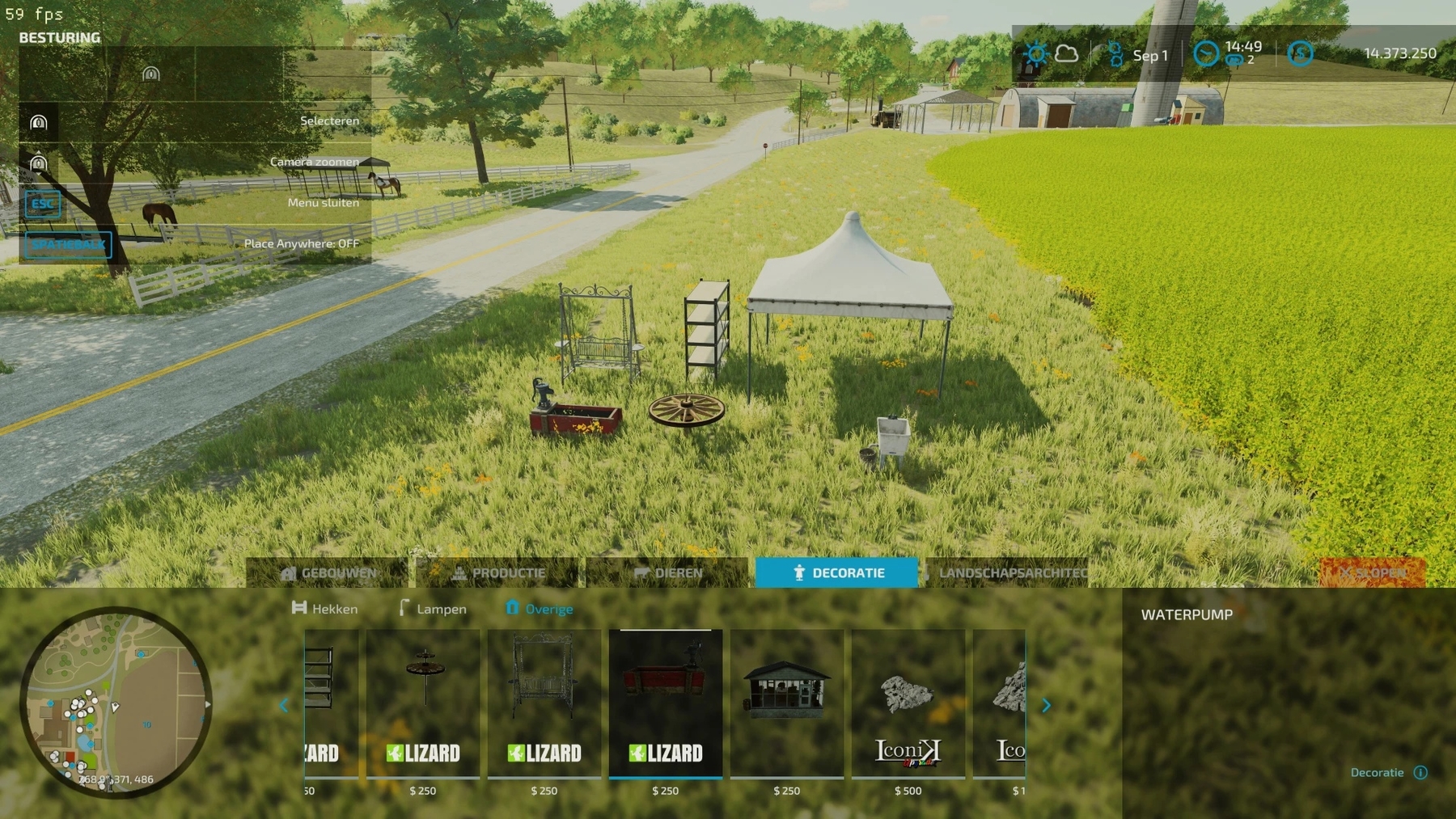The height and width of the screenshot is (819, 1456).
Task: Select the Dieren tab
Action: click(x=668, y=573)
